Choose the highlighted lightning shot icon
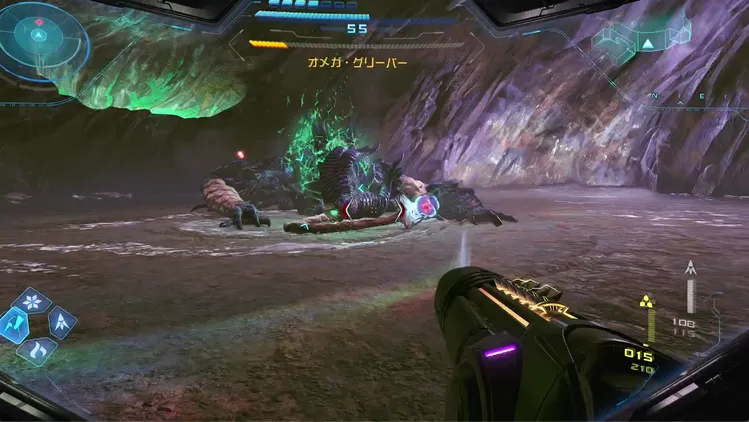Viewport: 749px width, 422px height. coord(14,323)
